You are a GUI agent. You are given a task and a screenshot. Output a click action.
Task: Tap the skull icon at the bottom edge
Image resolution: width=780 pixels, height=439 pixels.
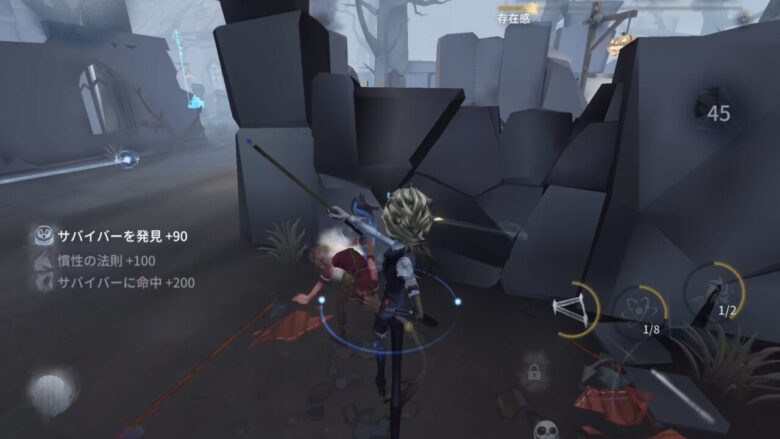tap(546, 430)
